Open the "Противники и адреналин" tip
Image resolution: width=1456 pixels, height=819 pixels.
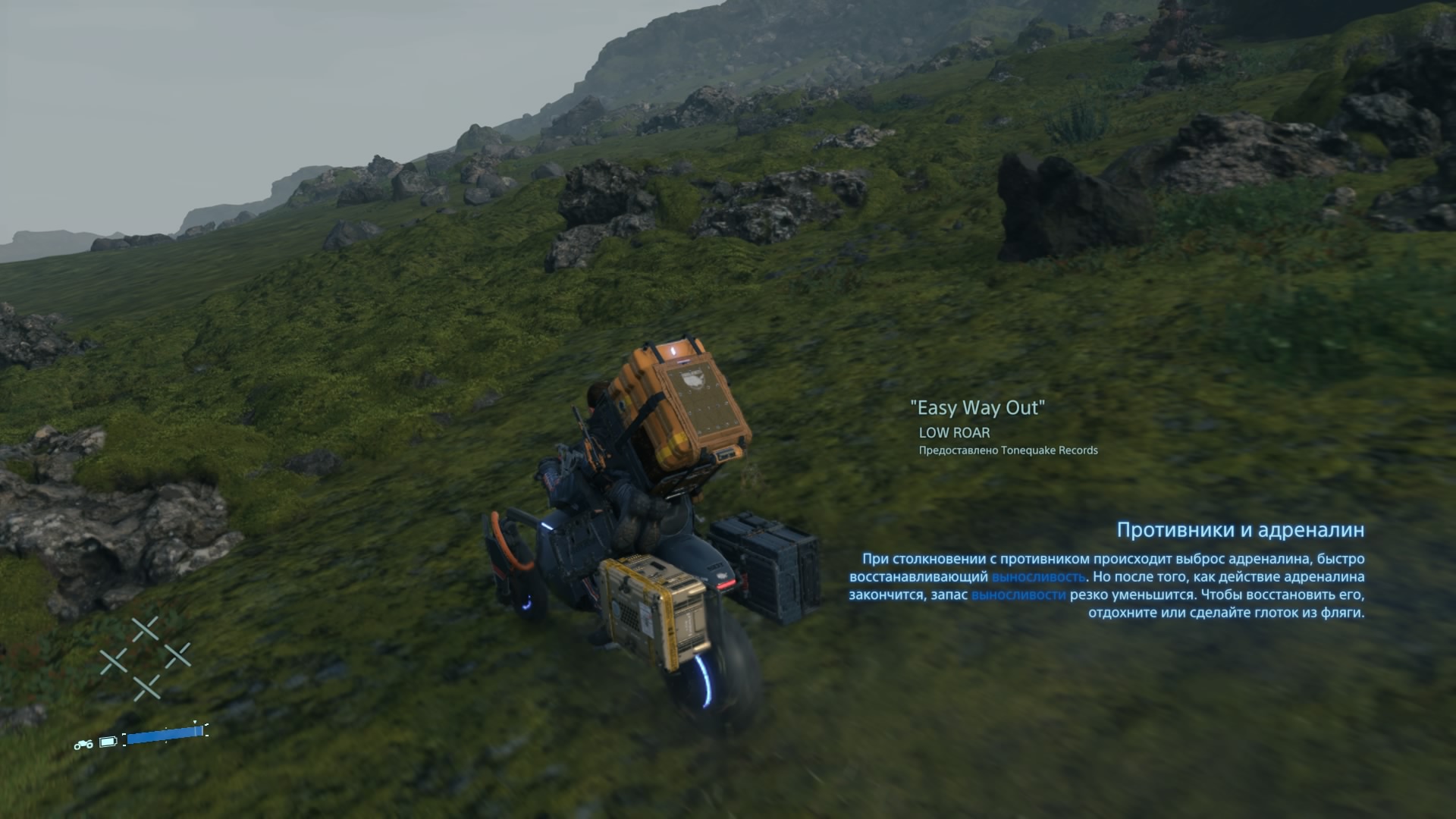[x=1240, y=530]
